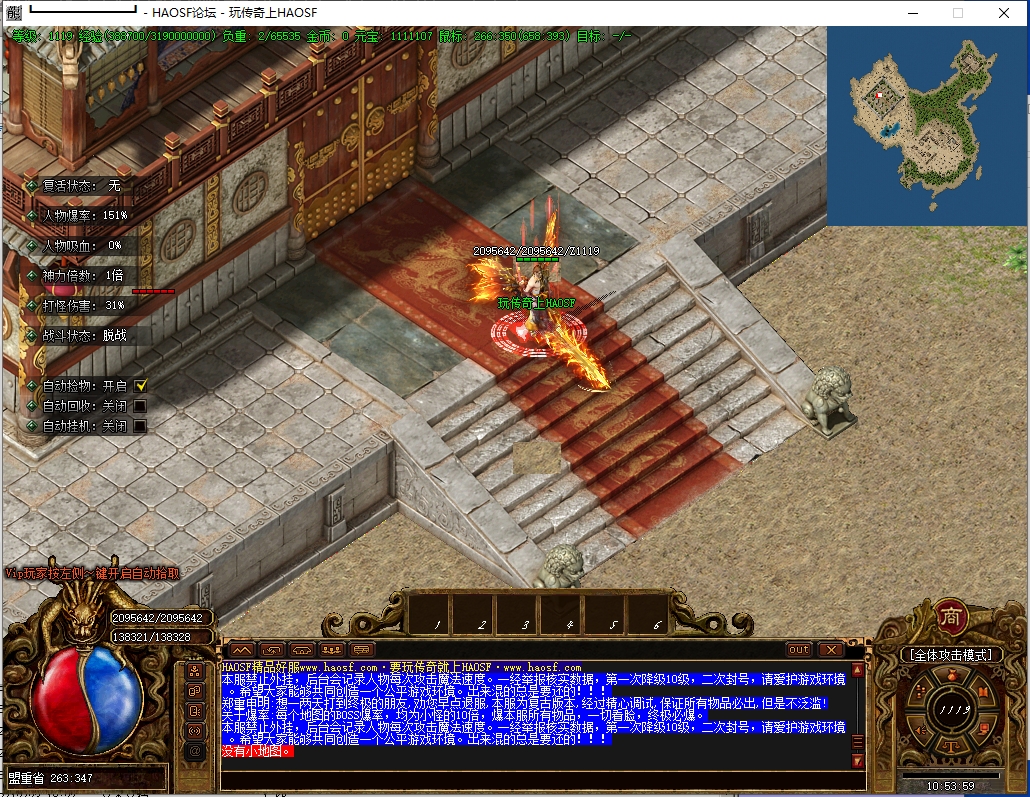
Task: Enable the 自动回收 auto-recycle checkbox
Action: (x=141, y=406)
